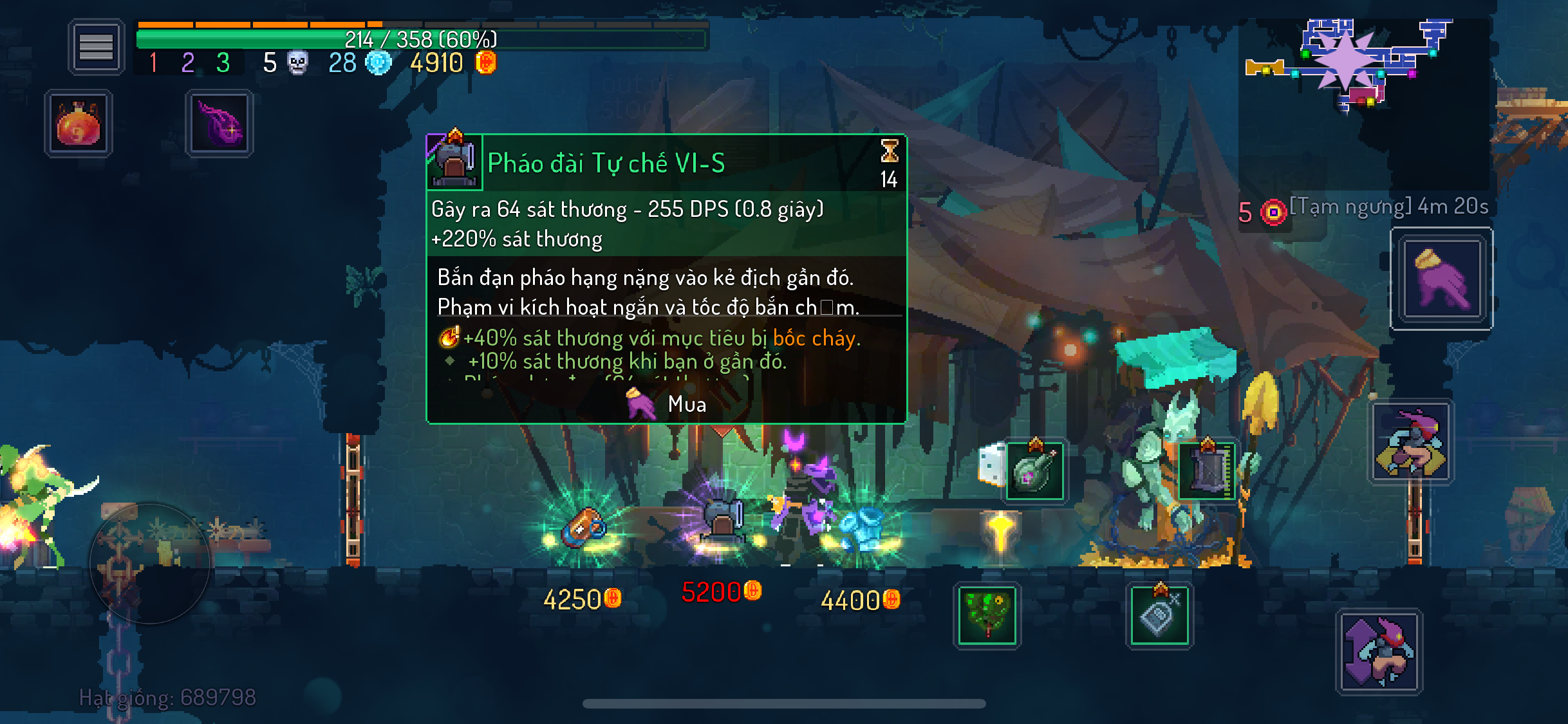This screenshot has height=724, width=1568.
Task: Tap the dodge roll button
Action: (x=1411, y=443)
